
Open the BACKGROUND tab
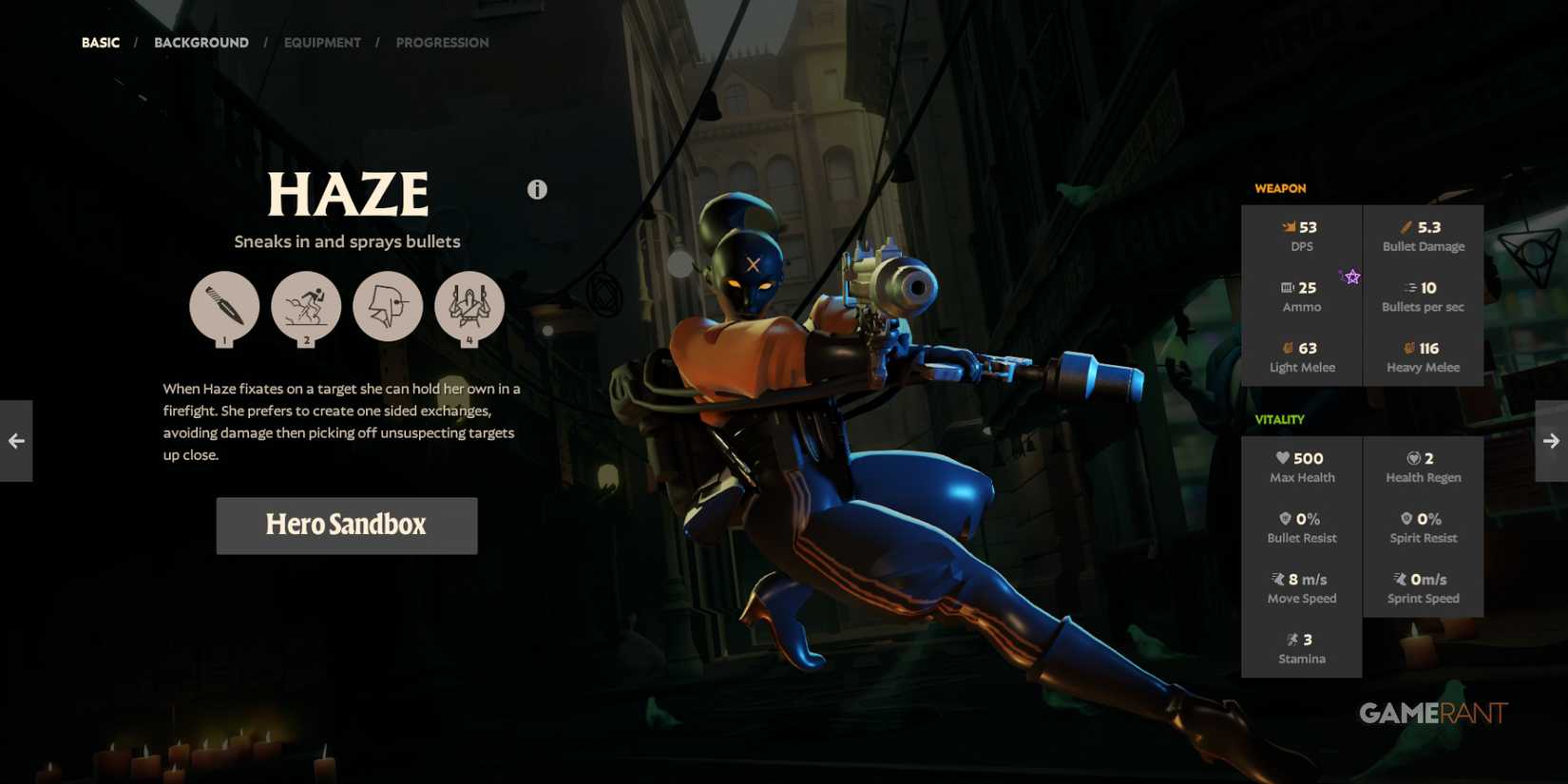point(201,42)
